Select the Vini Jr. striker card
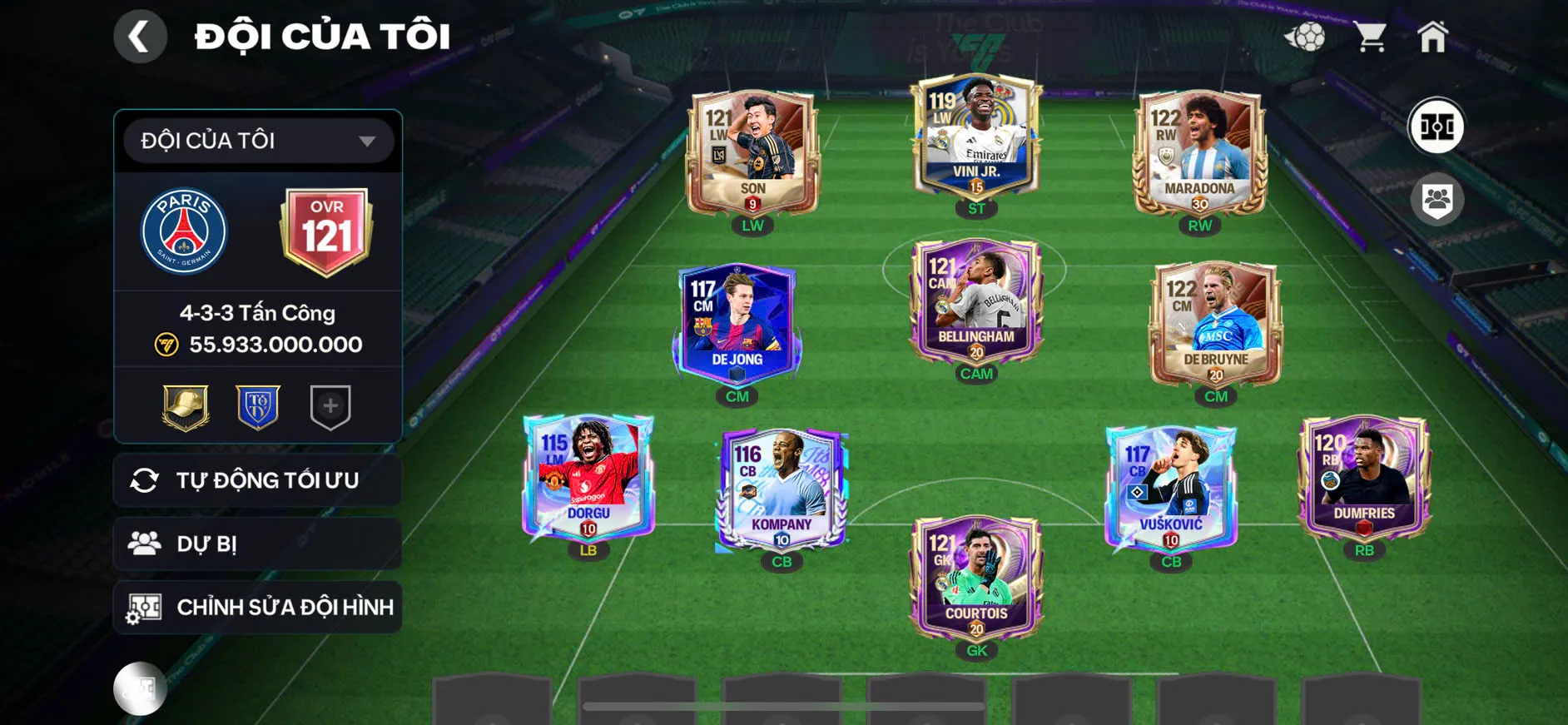Image resolution: width=1568 pixels, height=725 pixels. pyautogui.click(x=976, y=137)
